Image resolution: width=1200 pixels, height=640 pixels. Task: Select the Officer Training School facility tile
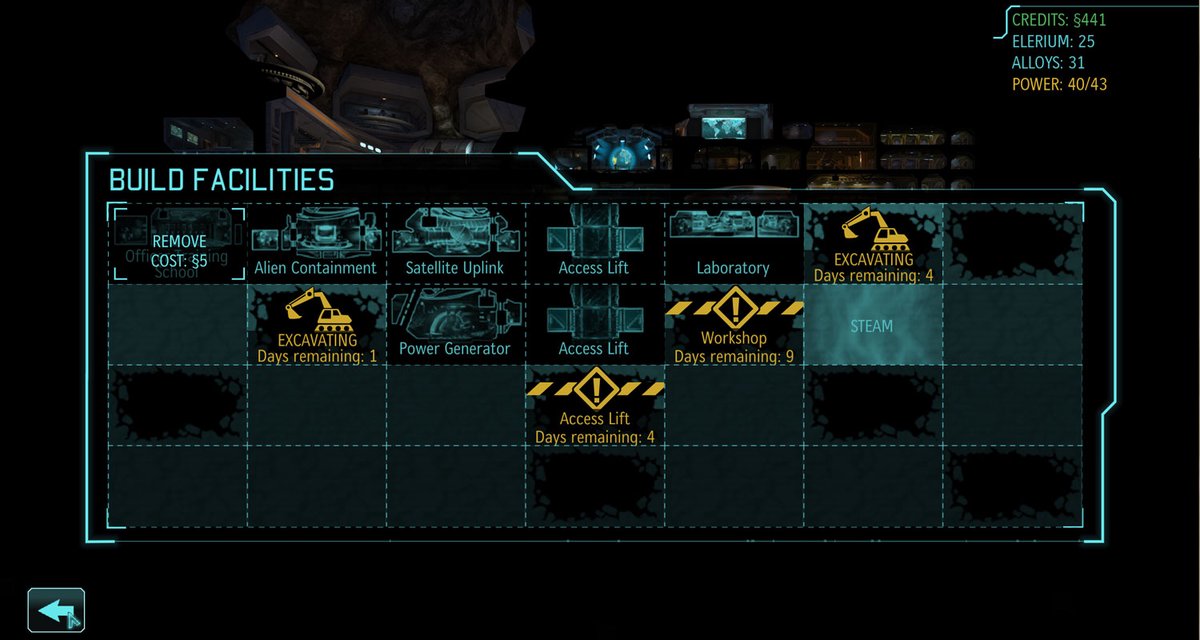coord(178,244)
